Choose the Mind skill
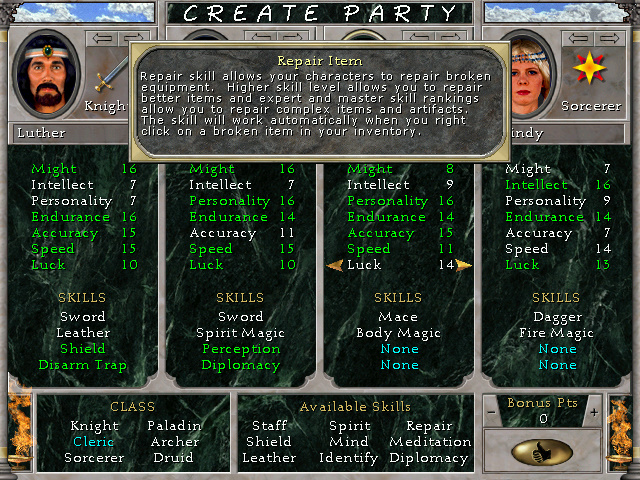The width and height of the screenshot is (640, 480). [349, 442]
